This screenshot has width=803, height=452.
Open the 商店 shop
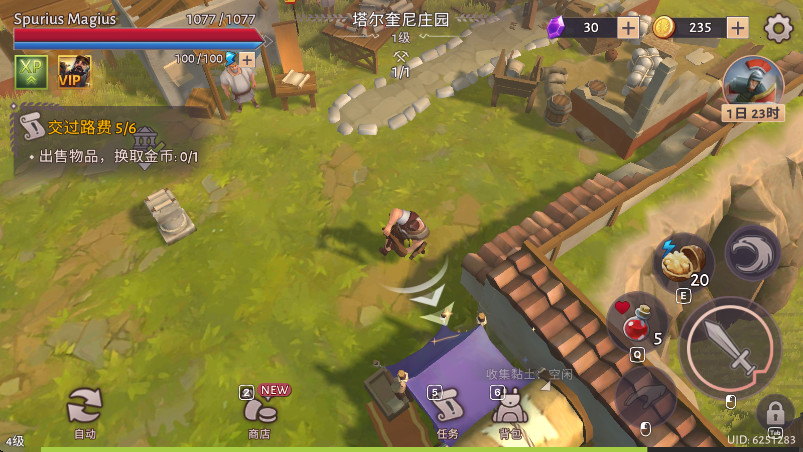click(261, 410)
